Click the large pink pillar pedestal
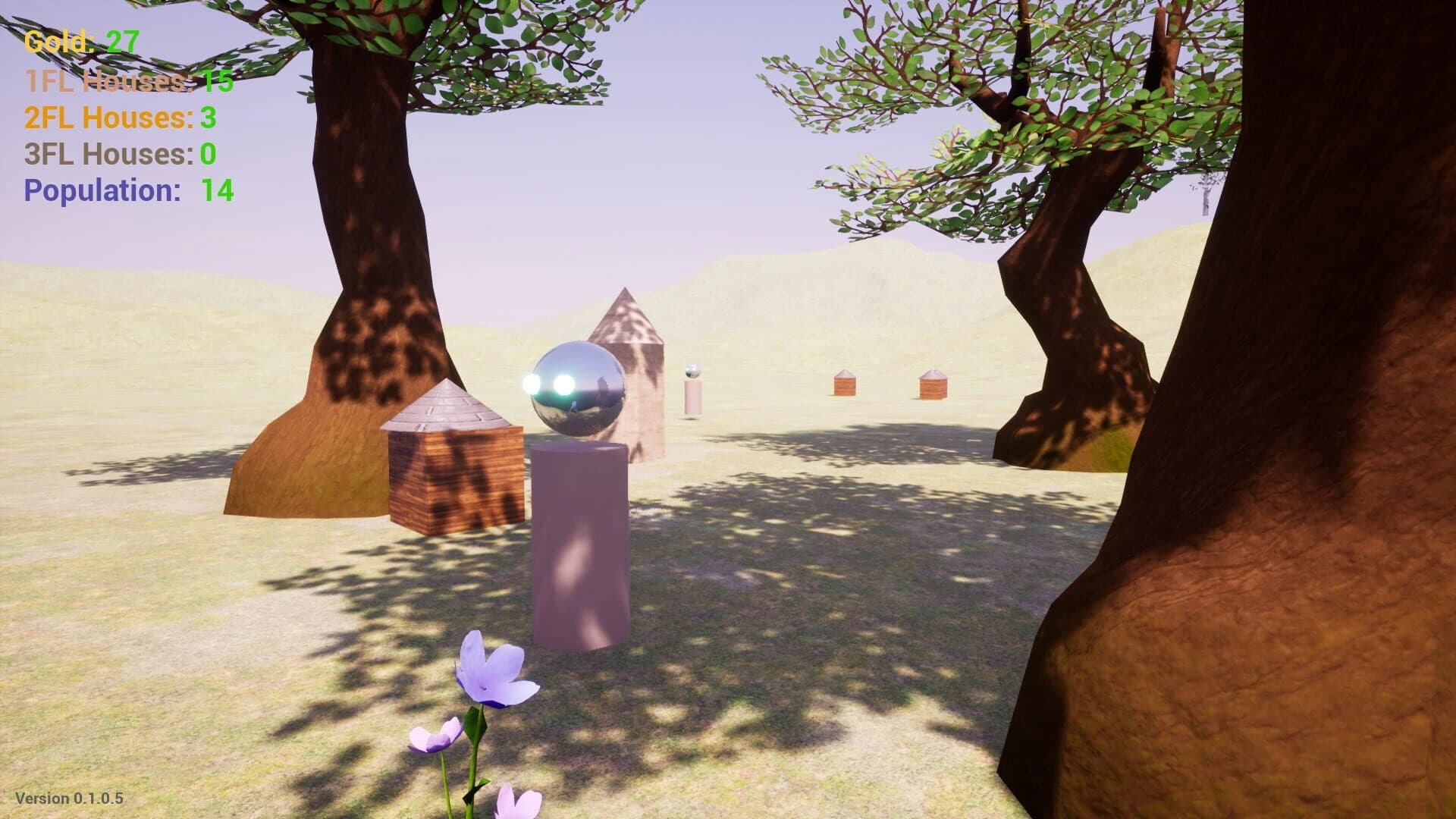 point(580,546)
